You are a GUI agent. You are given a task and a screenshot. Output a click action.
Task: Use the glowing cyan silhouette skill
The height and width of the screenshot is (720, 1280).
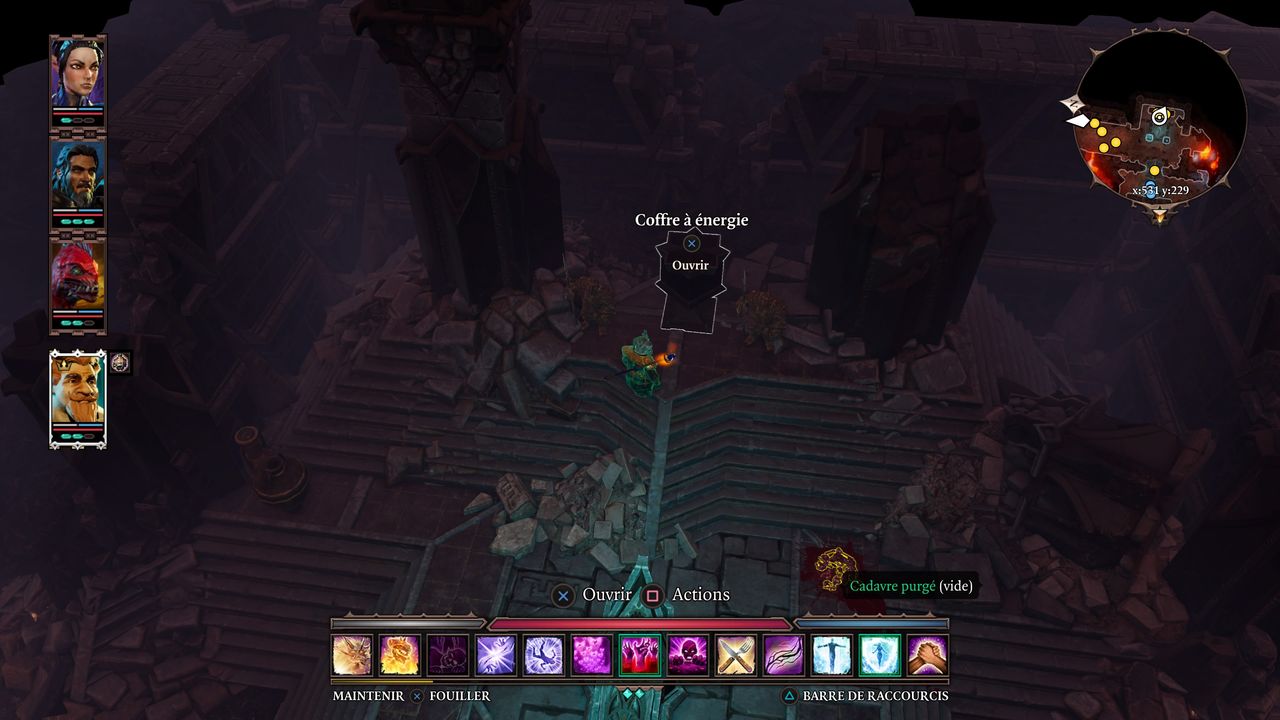(880, 655)
